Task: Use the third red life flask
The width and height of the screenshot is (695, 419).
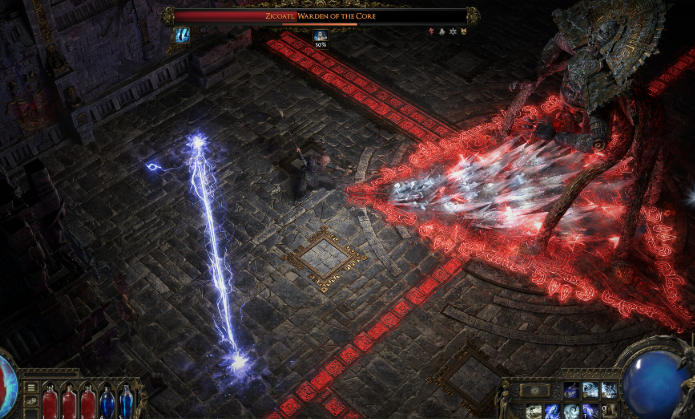Action: click(x=88, y=402)
